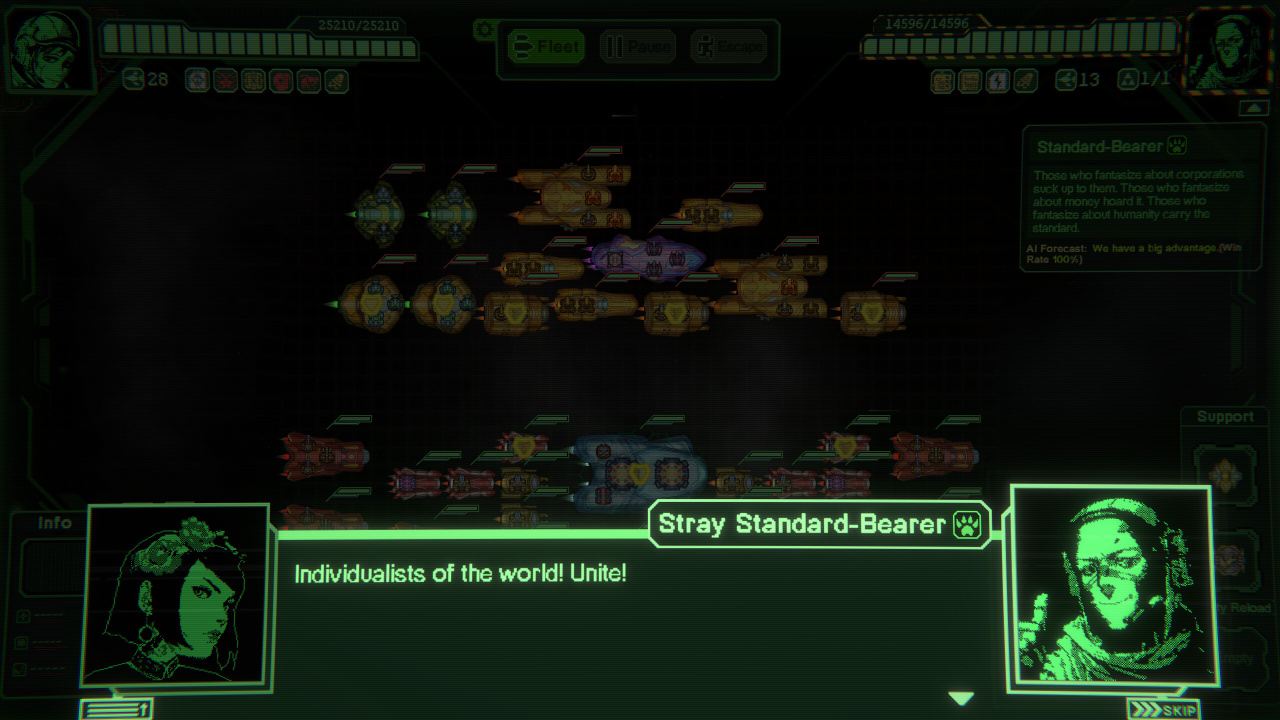This screenshot has width=1280, height=720.
Task: Click the player commander portrait
Action: click(49, 50)
